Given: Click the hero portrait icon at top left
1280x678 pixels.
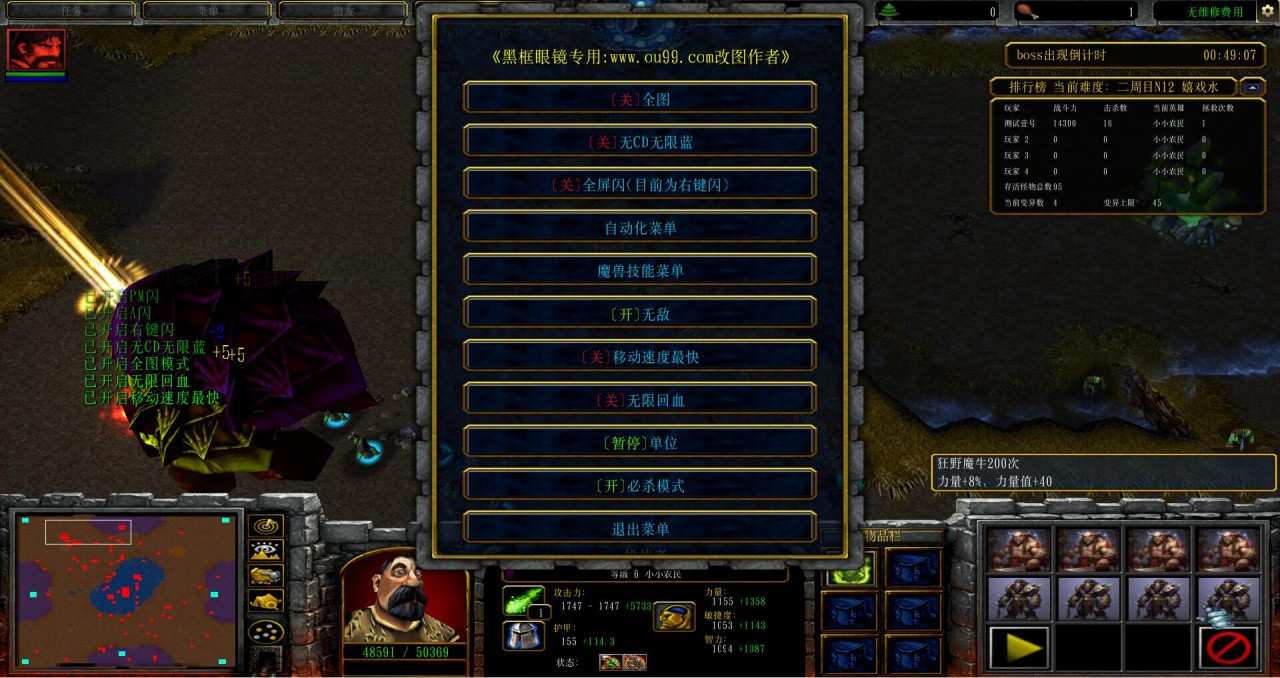Looking at the screenshot, I should (x=36, y=50).
